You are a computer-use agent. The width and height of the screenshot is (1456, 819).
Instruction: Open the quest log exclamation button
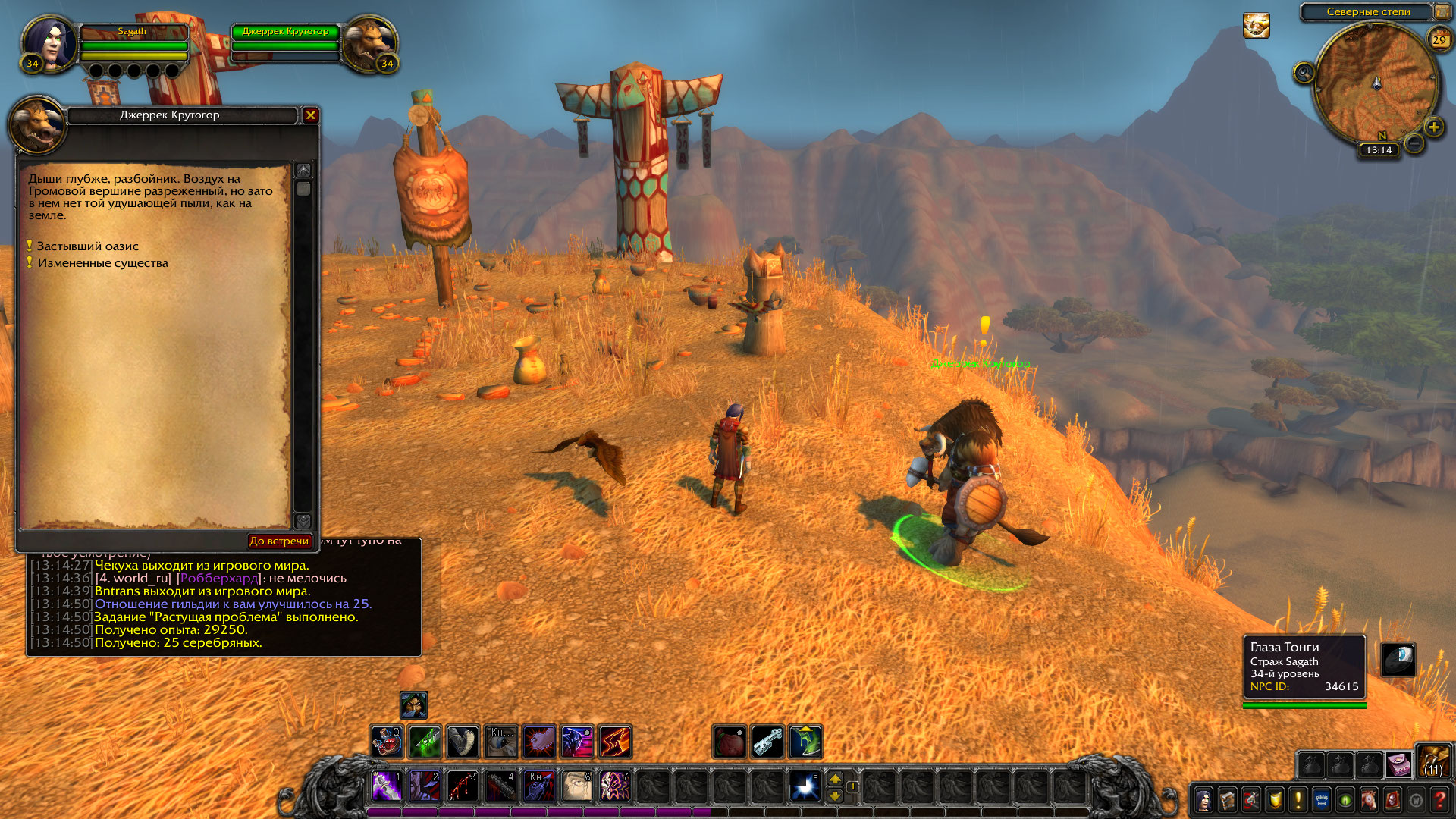tap(1298, 799)
